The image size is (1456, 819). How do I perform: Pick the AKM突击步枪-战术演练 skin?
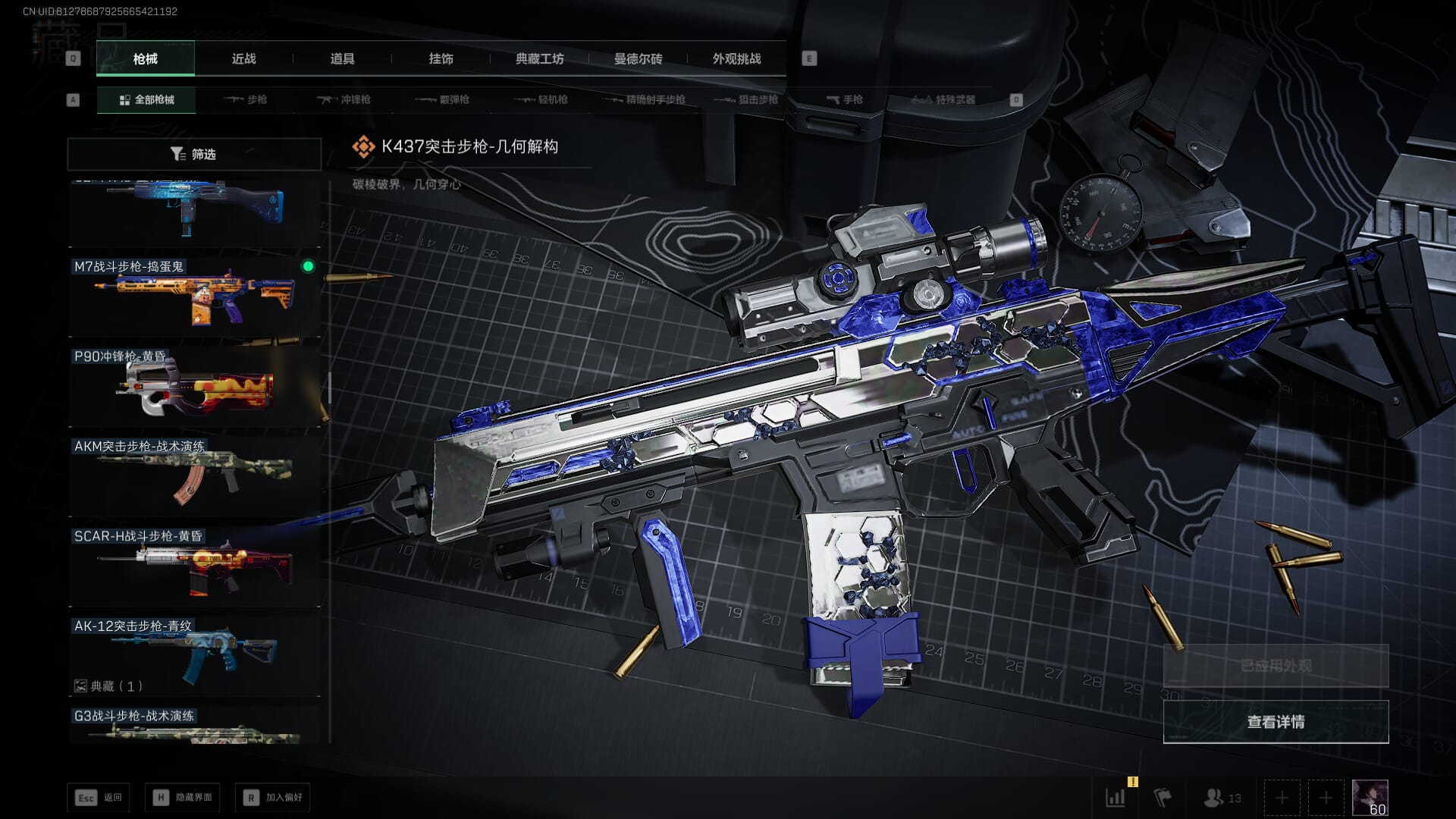point(194,477)
